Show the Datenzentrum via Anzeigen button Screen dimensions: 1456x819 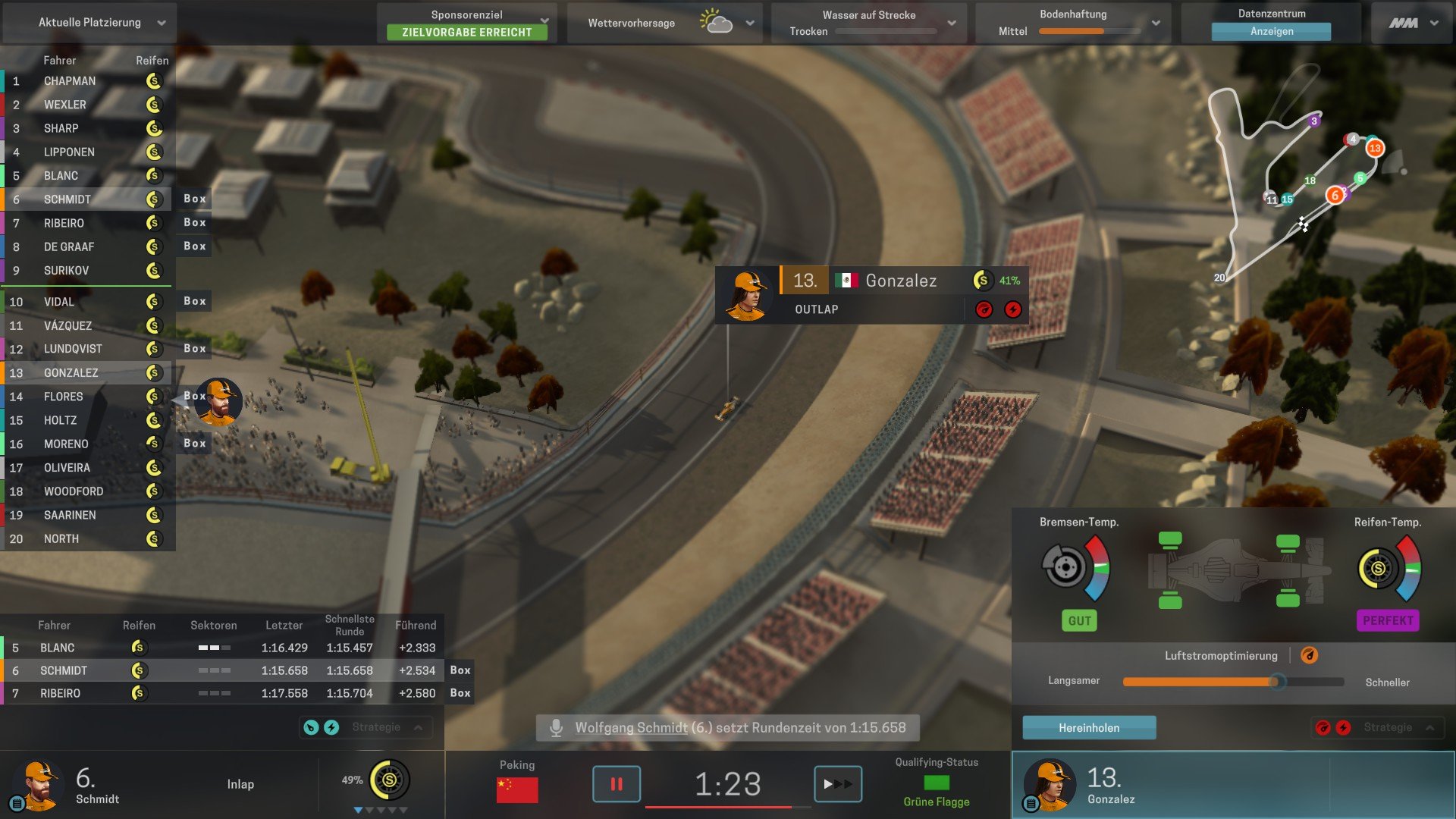(x=1271, y=31)
